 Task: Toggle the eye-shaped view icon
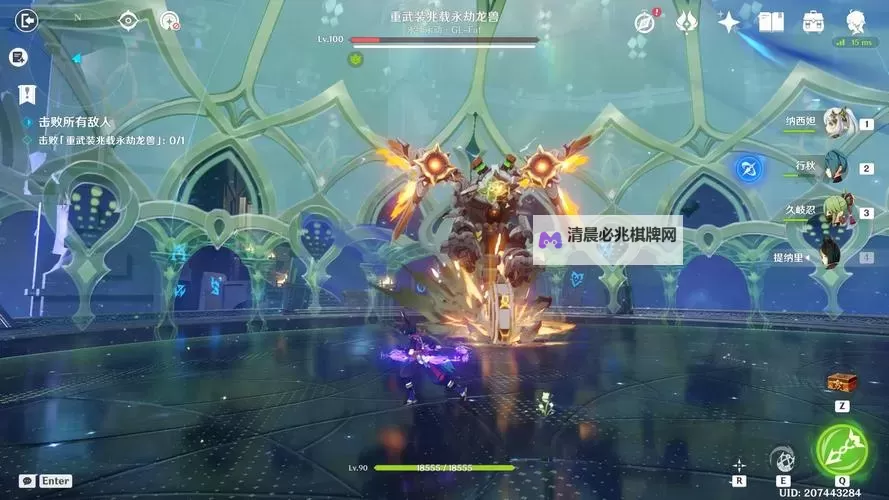pos(128,20)
